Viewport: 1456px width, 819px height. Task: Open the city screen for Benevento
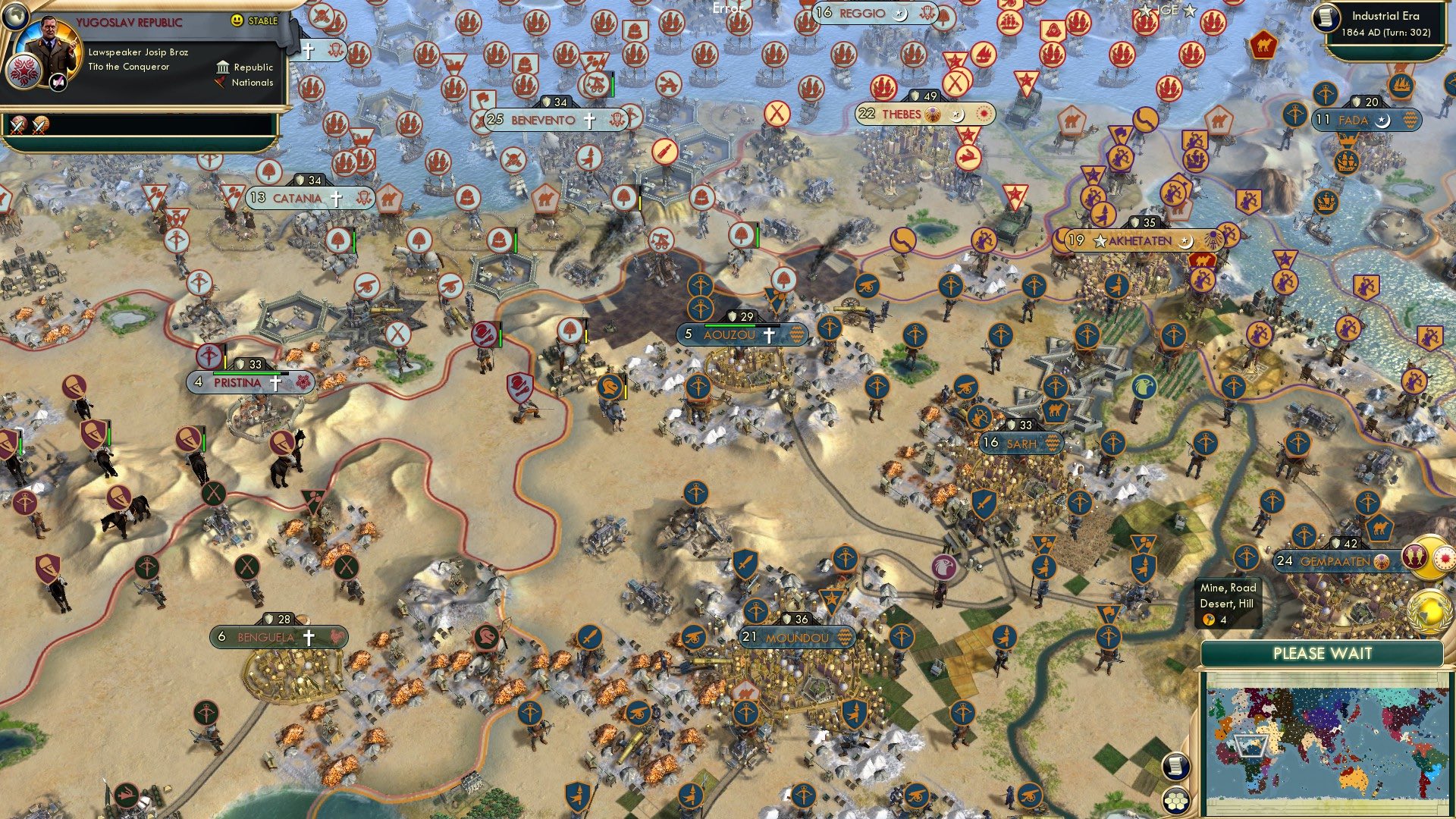542,119
